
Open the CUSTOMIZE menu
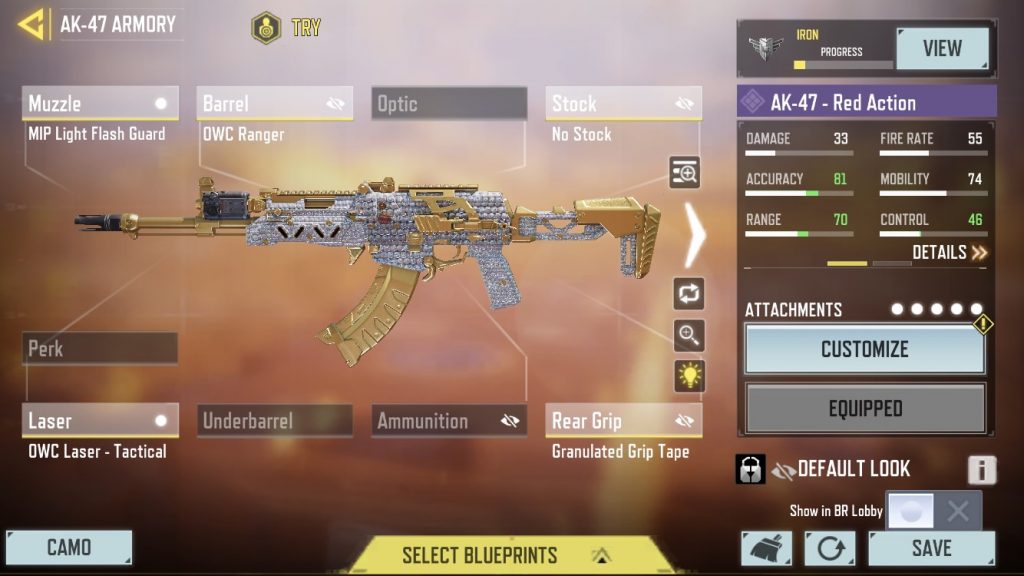coord(865,349)
